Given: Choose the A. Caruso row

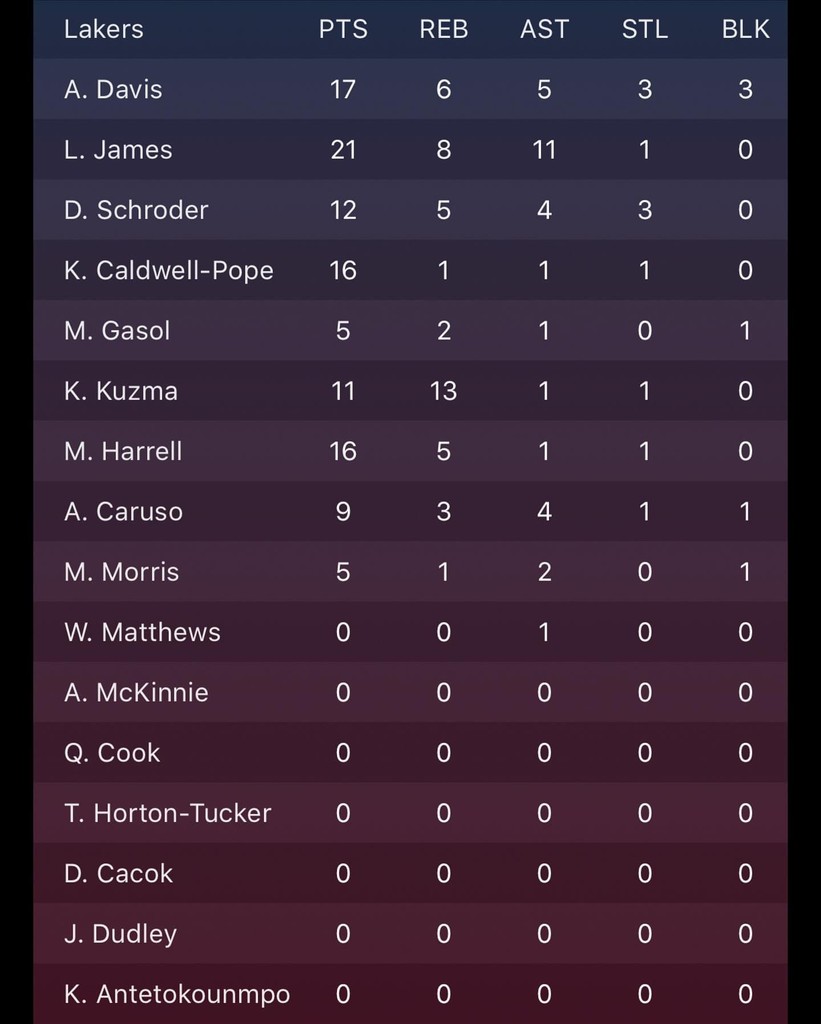Looking at the screenshot, I should click(x=123, y=512).
